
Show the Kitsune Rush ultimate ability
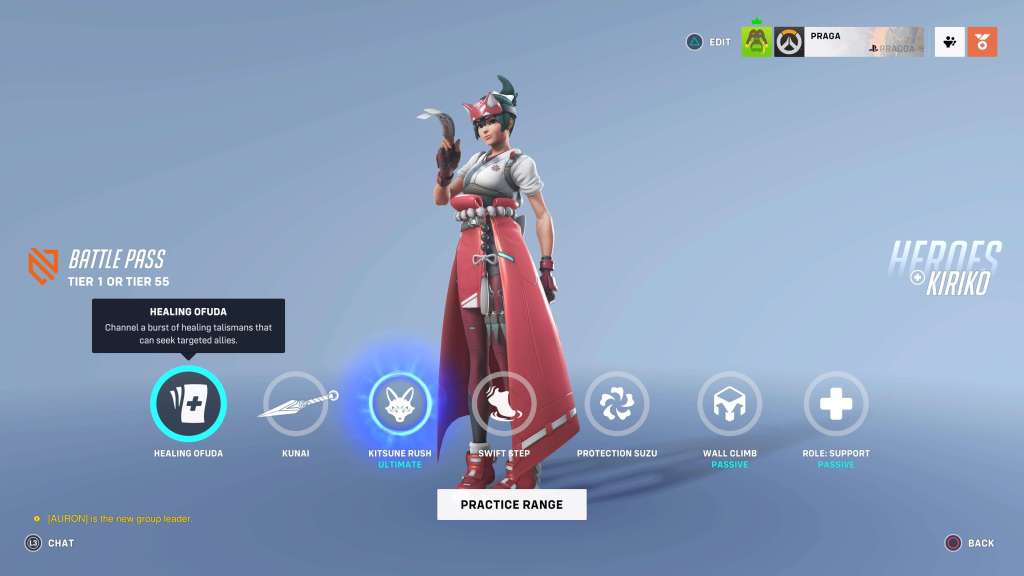tap(400, 404)
